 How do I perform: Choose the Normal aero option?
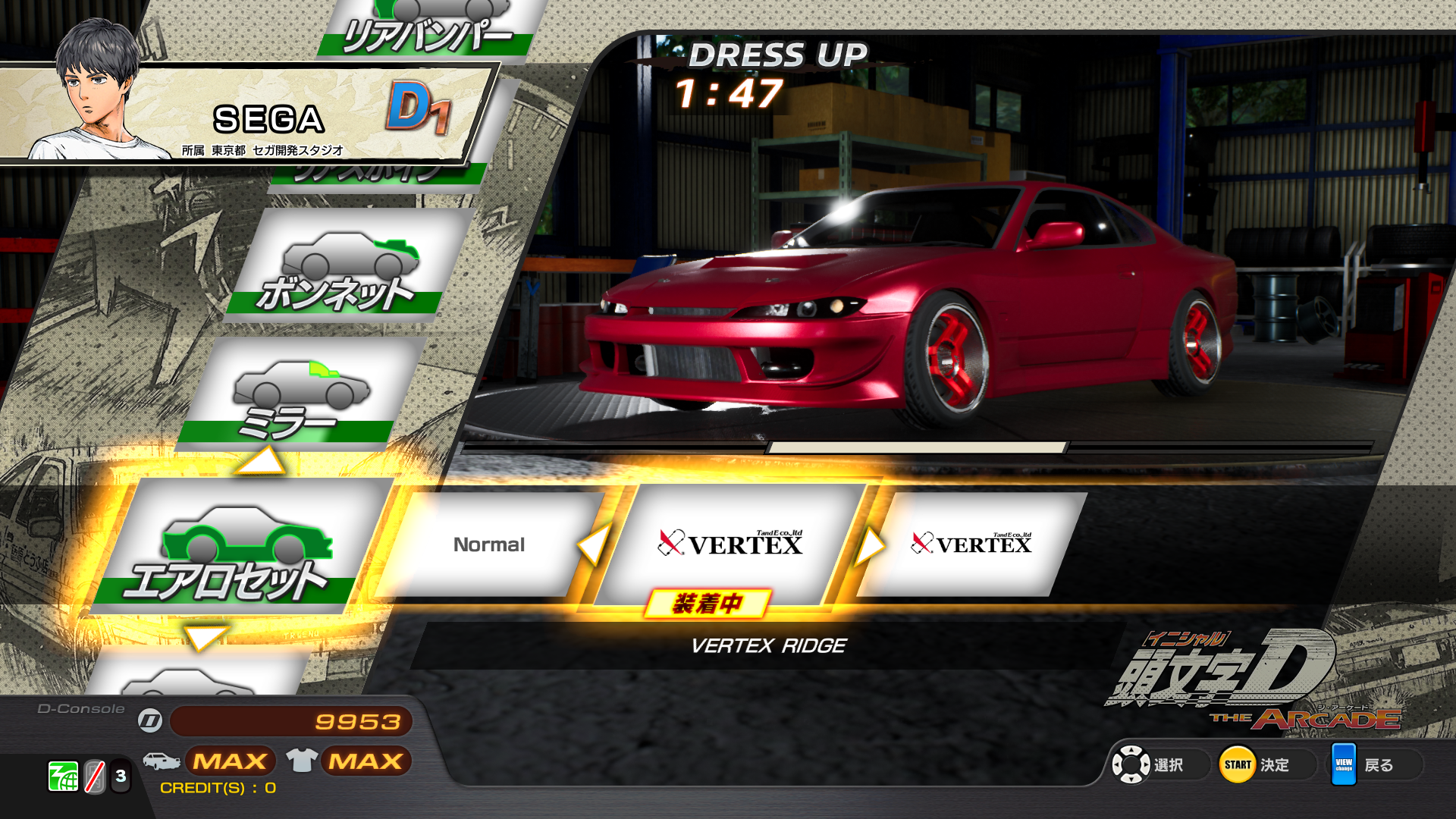[489, 544]
